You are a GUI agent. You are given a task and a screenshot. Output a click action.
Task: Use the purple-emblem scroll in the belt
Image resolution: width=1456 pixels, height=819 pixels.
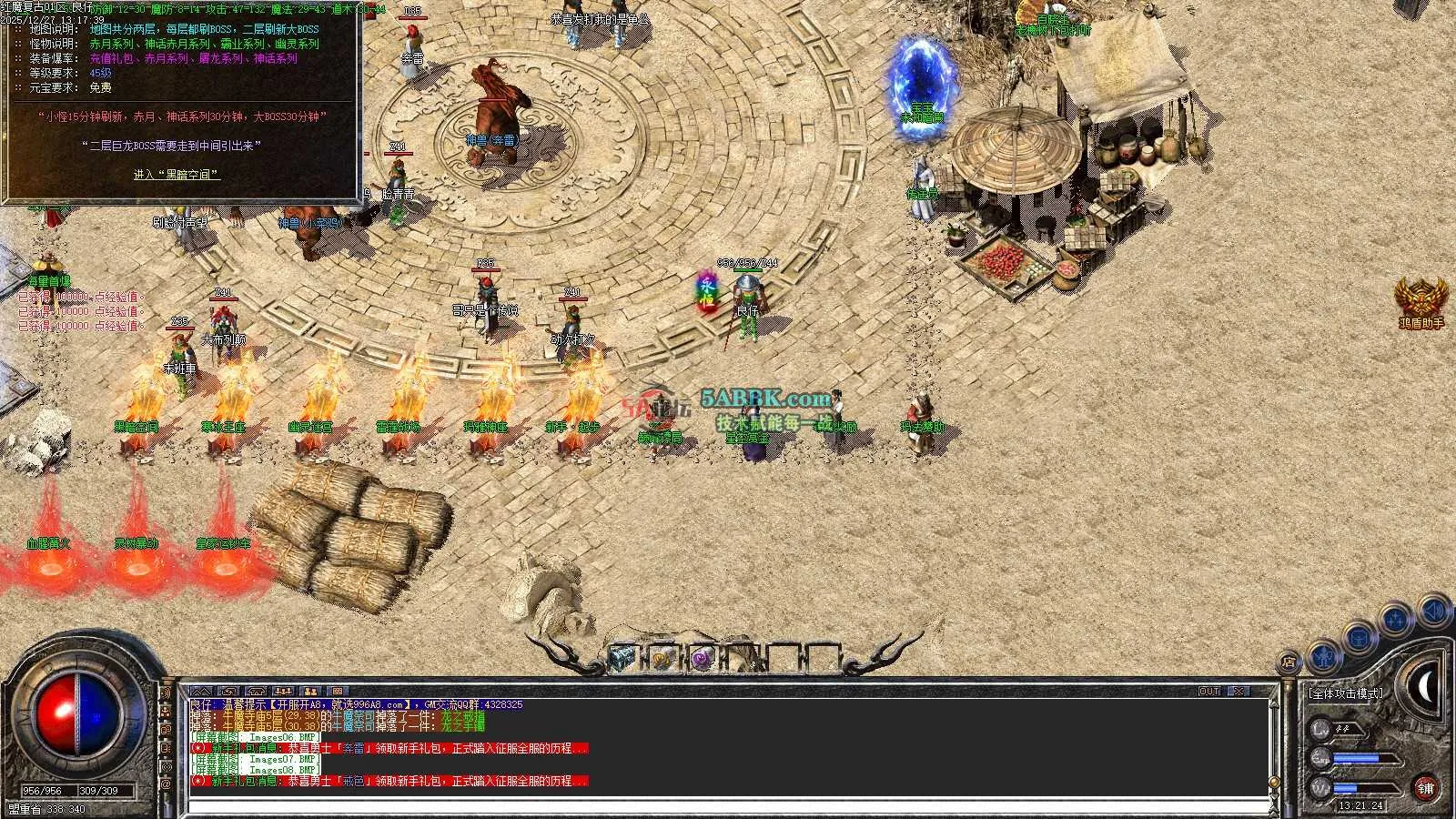click(x=702, y=659)
